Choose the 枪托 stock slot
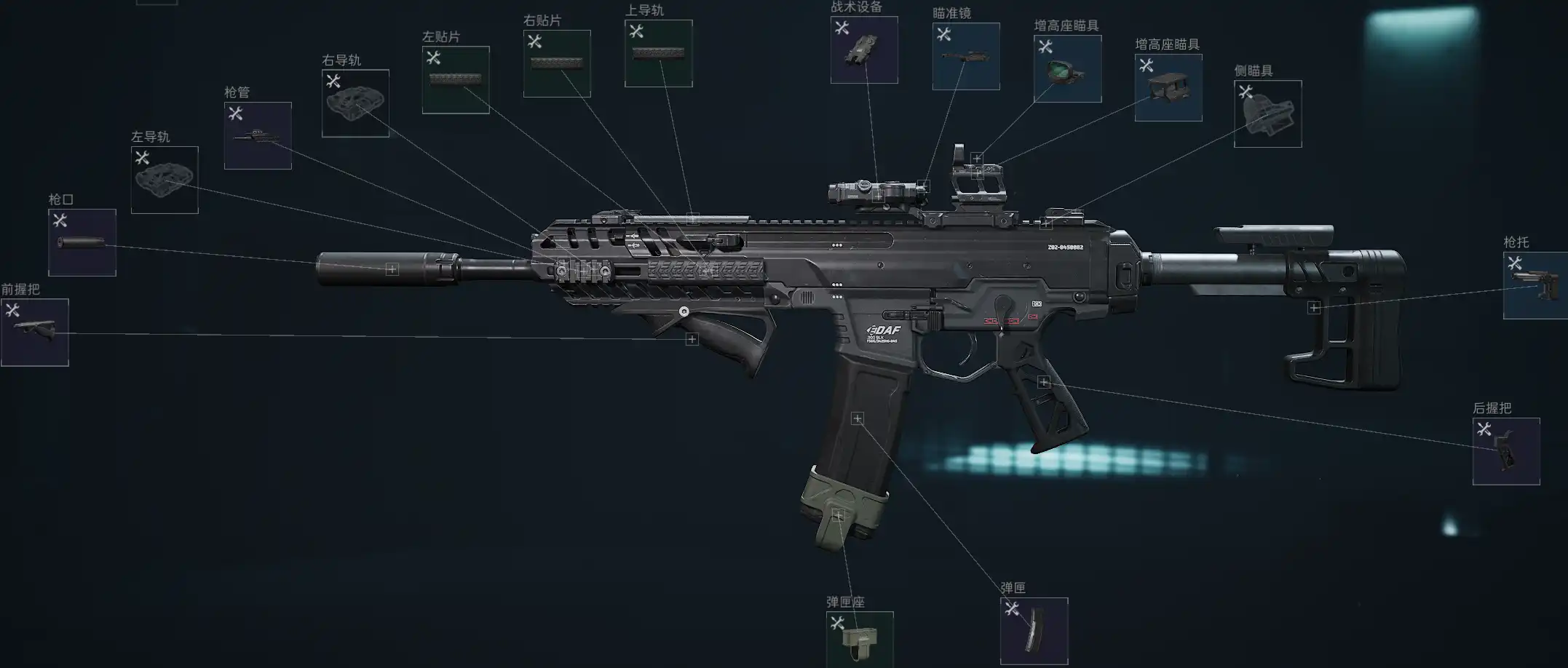1568x668 pixels. [1535, 285]
